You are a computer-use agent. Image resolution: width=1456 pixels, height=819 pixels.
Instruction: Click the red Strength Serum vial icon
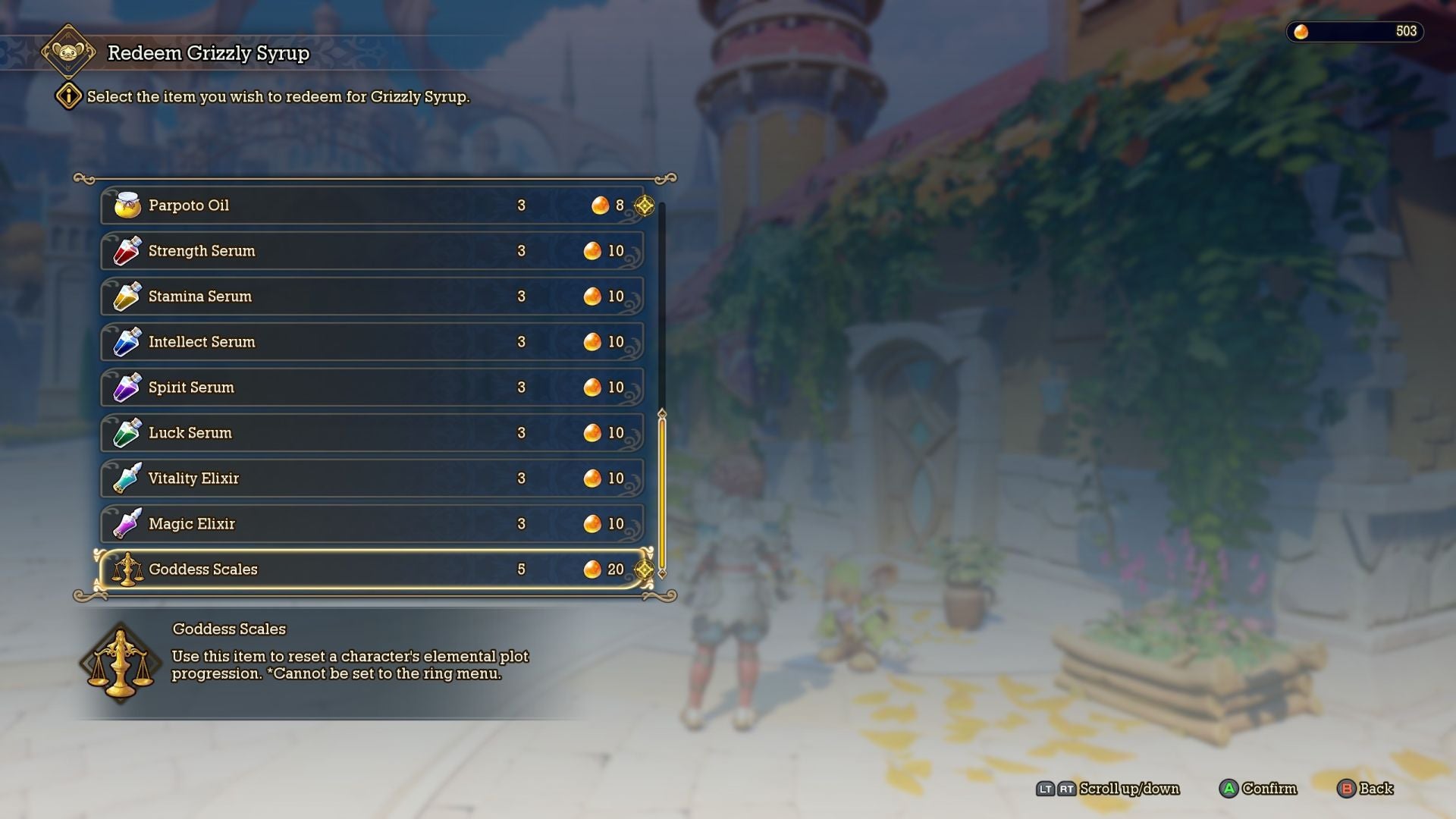pyautogui.click(x=127, y=250)
